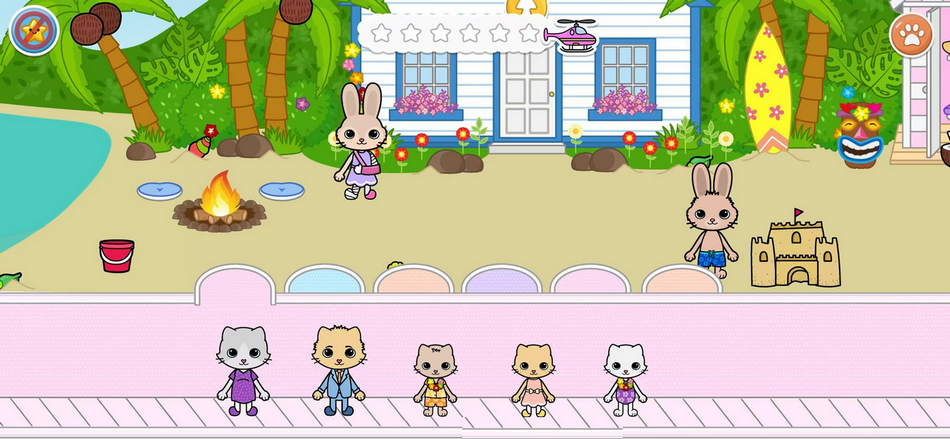The height and width of the screenshot is (439, 950).
Task: Open the paw print menu
Action: 911,36
